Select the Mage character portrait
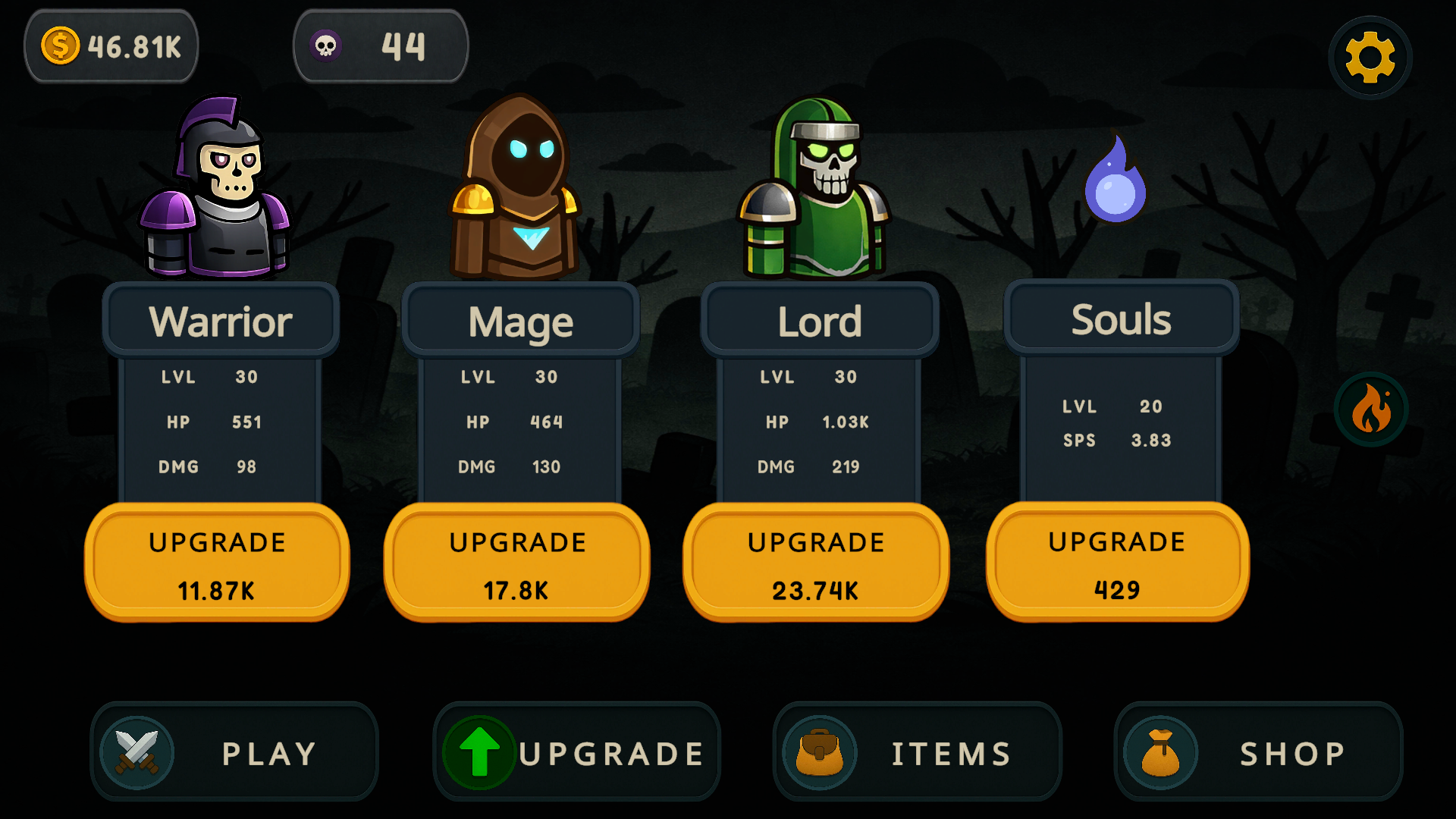Viewport: 1456px width, 819px height. 518,186
